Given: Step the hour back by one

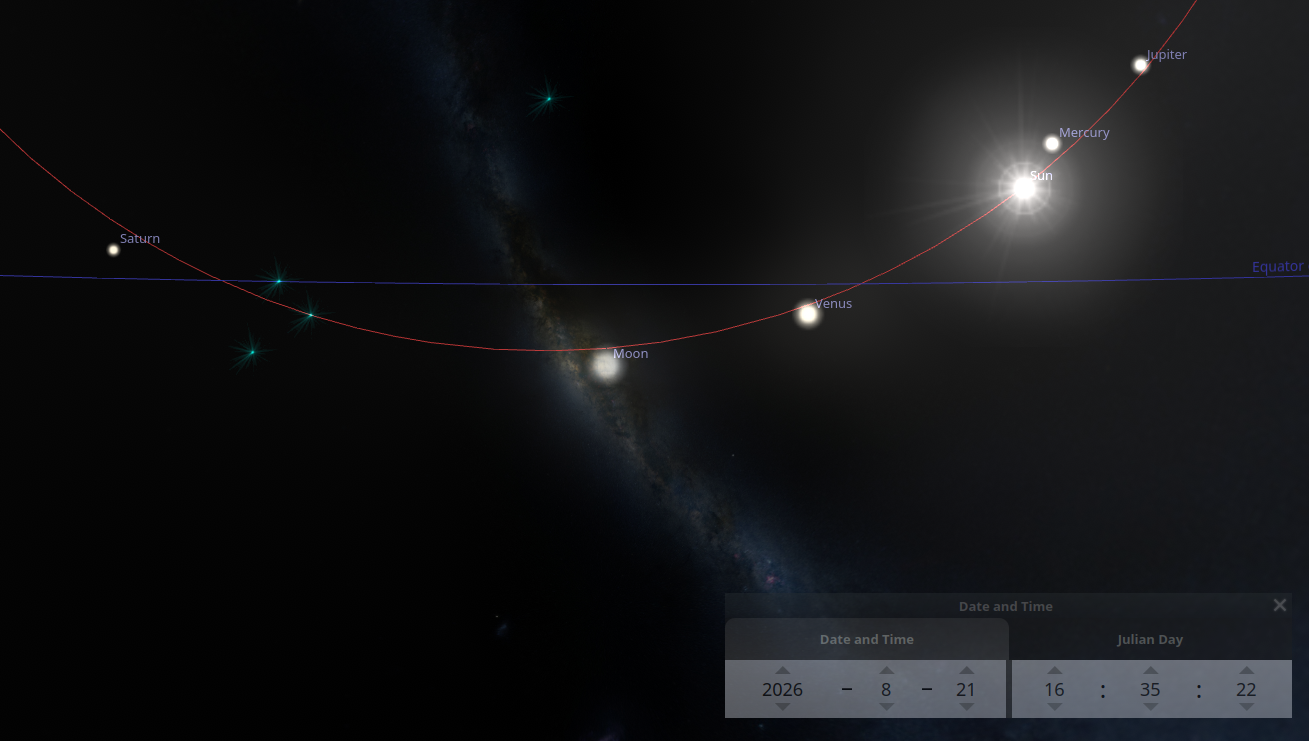Looking at the screenshot, I should pyautogui.click(x=1055, y=707).
